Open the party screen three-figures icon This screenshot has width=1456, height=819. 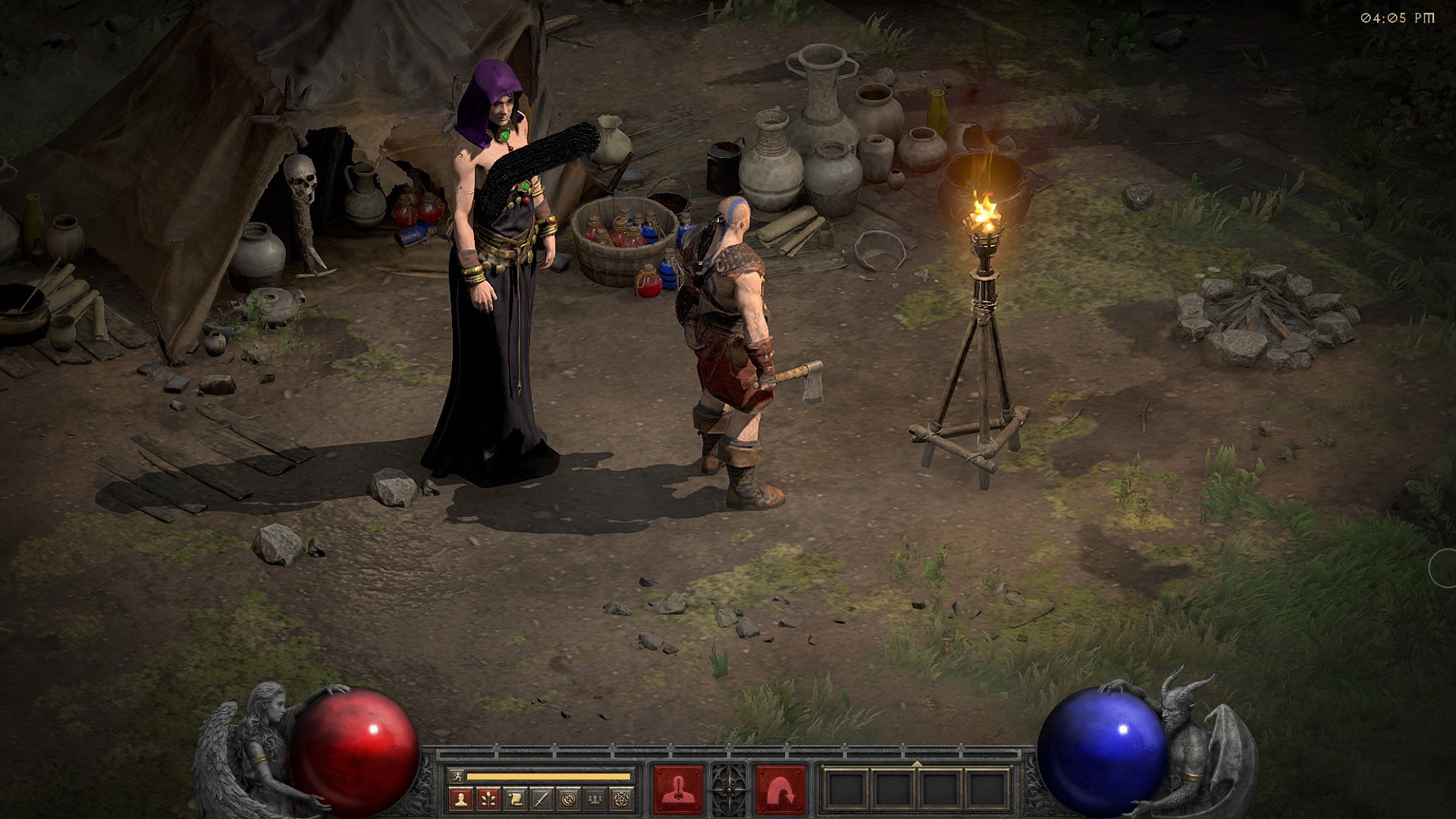coord(595,799)
